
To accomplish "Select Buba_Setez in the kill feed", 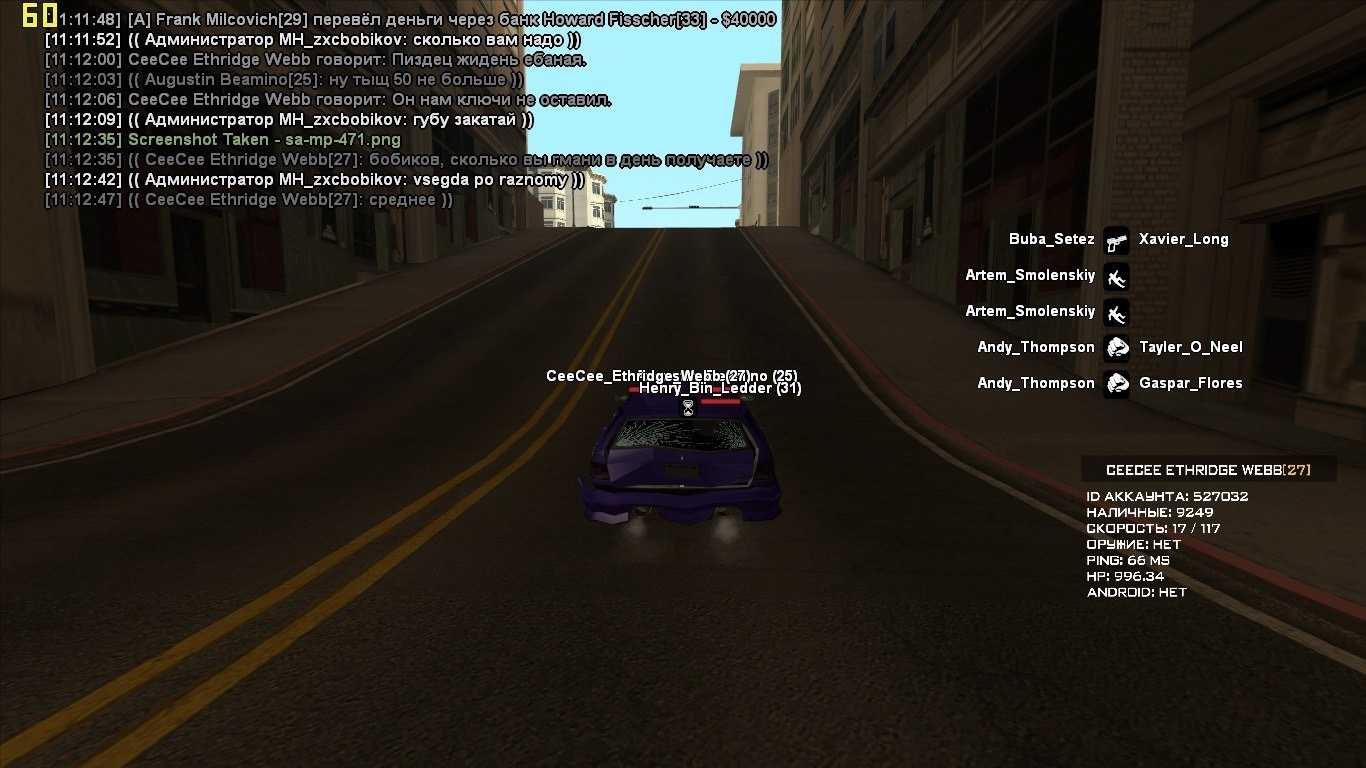I will pyautogui.click(x=1051, y=239).
